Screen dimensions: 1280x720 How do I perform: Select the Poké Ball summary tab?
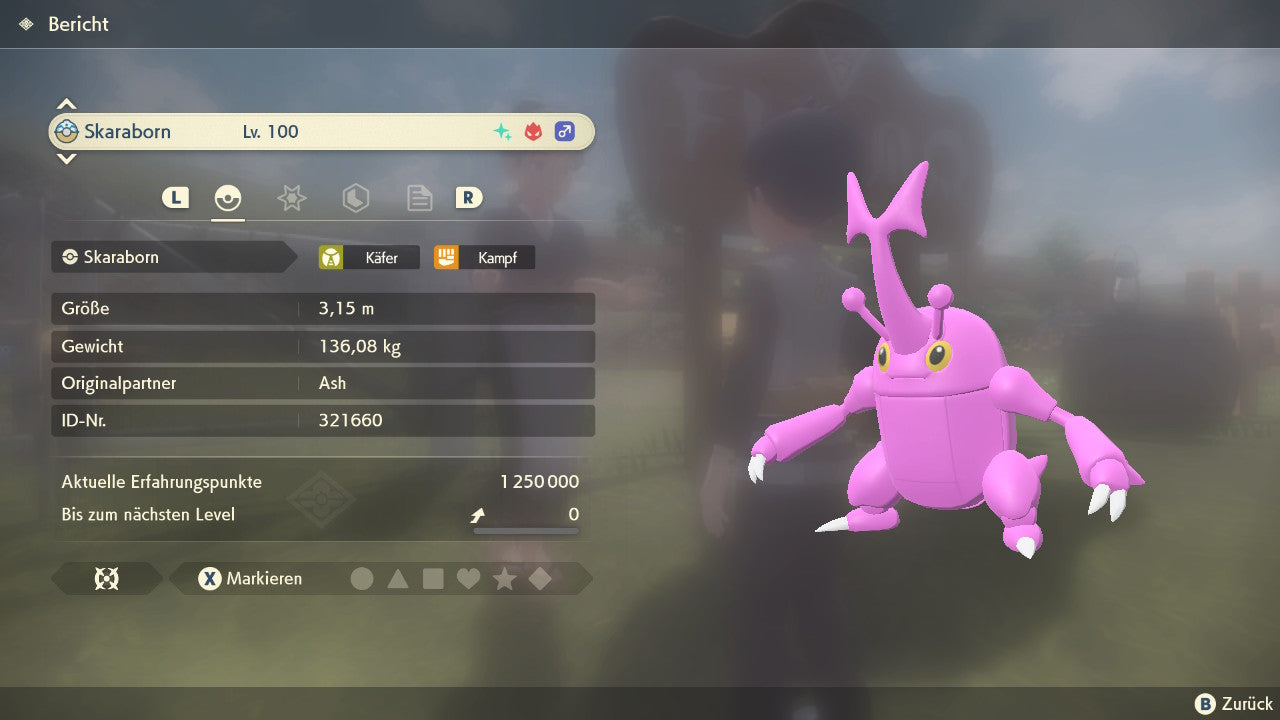(x=228, y=198)
